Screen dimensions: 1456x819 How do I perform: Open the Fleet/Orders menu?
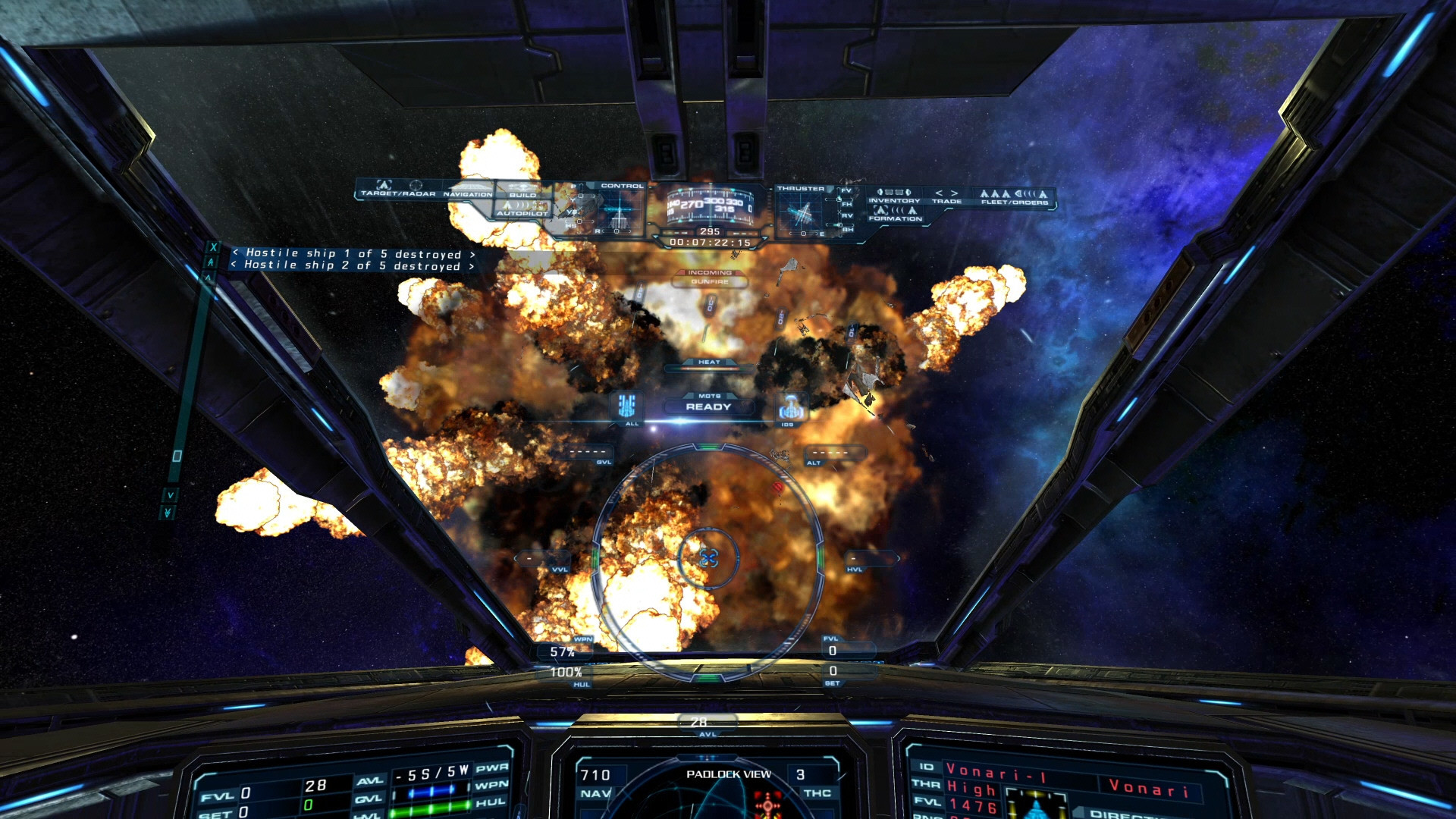pyautogui.click(x=1014, y=197)
